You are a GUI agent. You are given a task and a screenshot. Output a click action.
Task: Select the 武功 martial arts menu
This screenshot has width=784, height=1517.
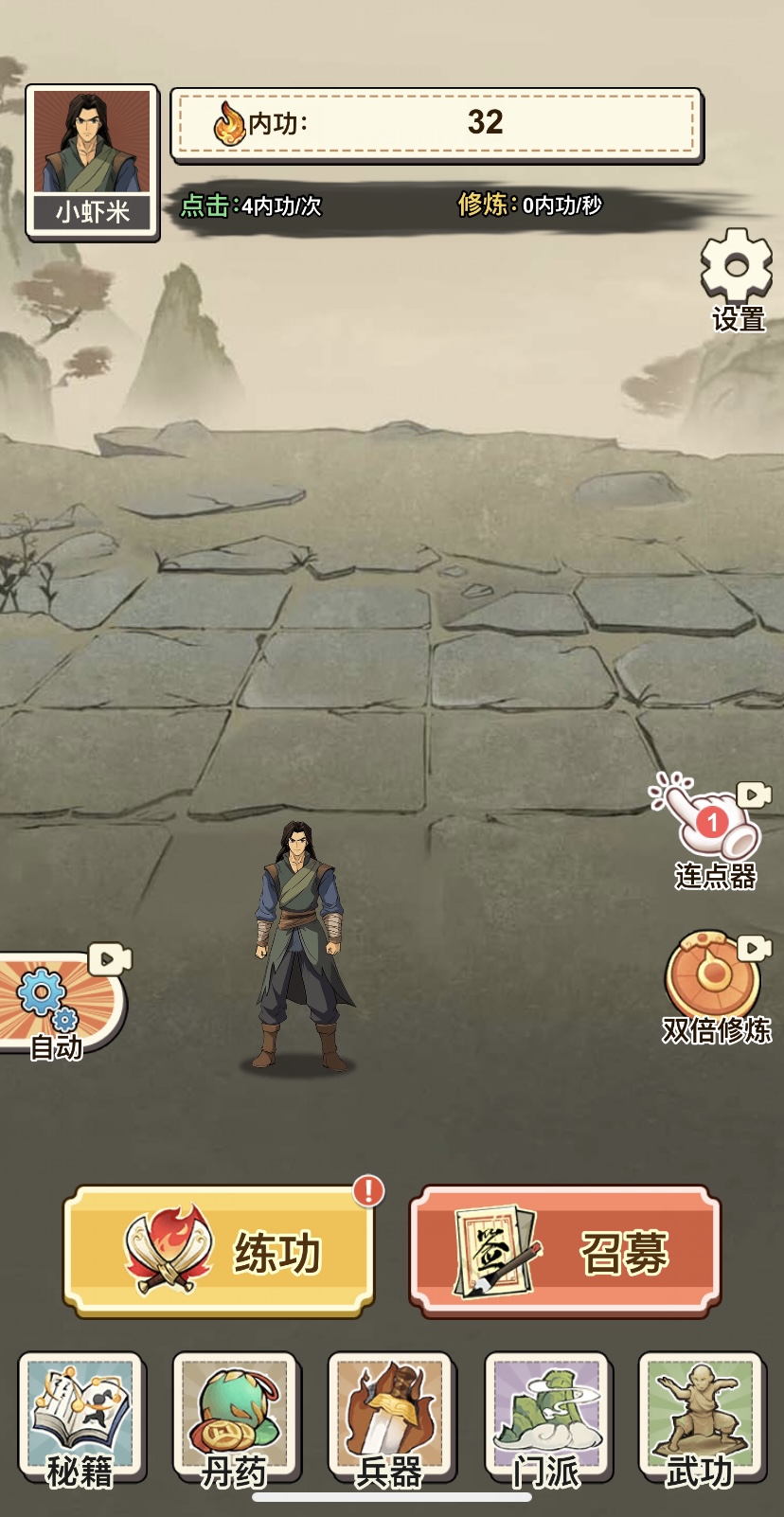701,1417
